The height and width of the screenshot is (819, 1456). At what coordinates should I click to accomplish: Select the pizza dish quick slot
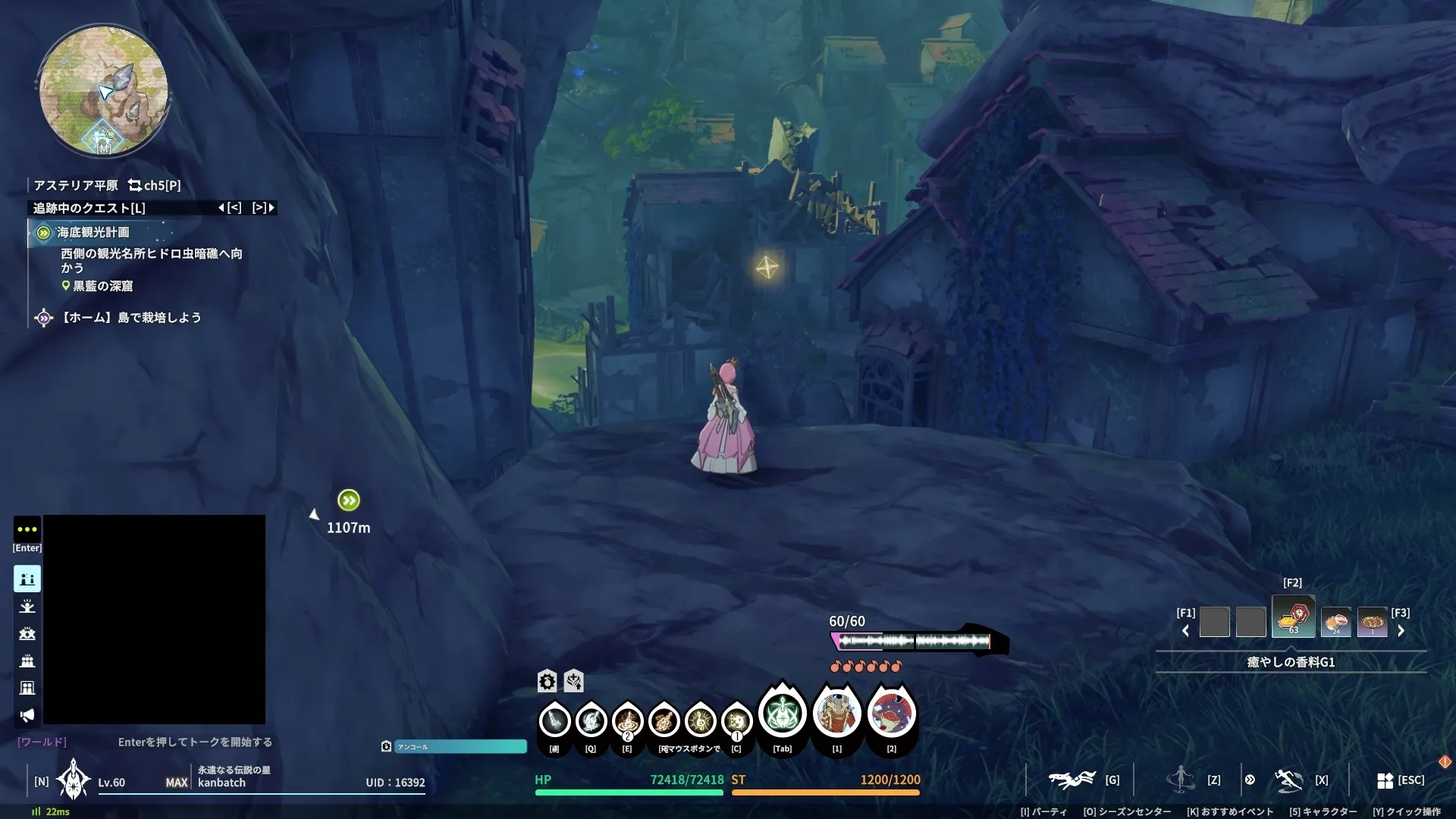tap(1372, 623)
